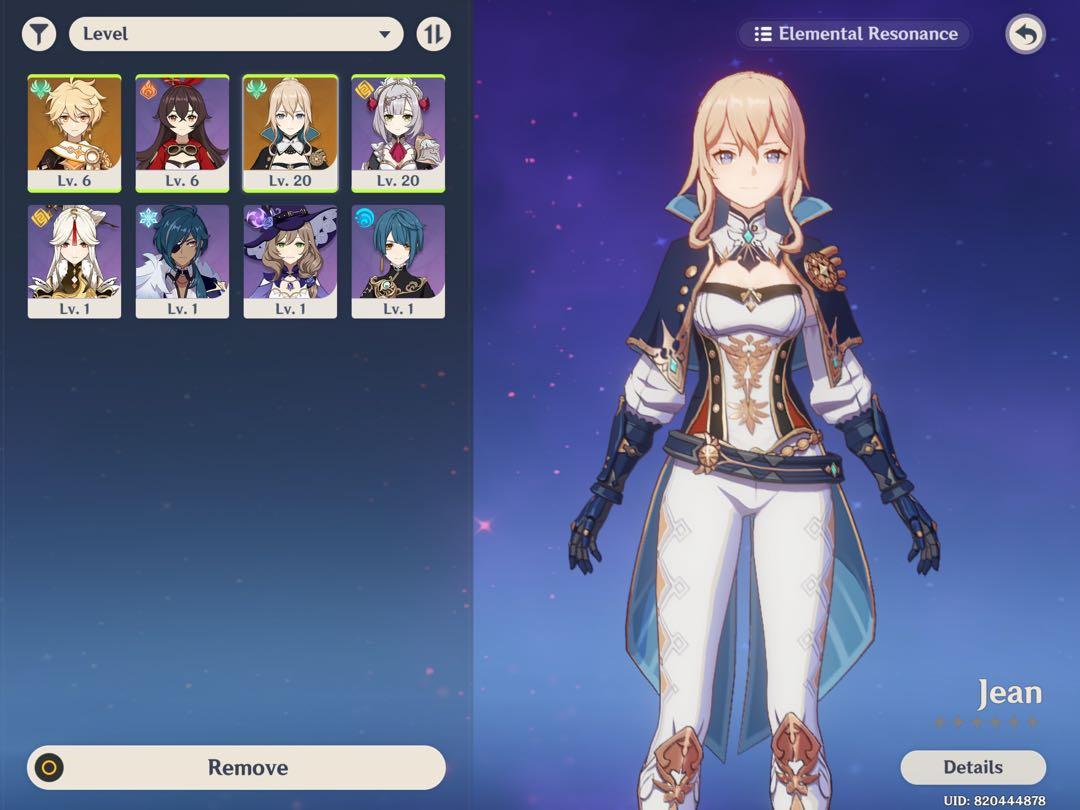Viewport: 1080px width, 810px height.
Task: Select the Lisa character card
Action: pyautogui.click(x=290, y=261)
